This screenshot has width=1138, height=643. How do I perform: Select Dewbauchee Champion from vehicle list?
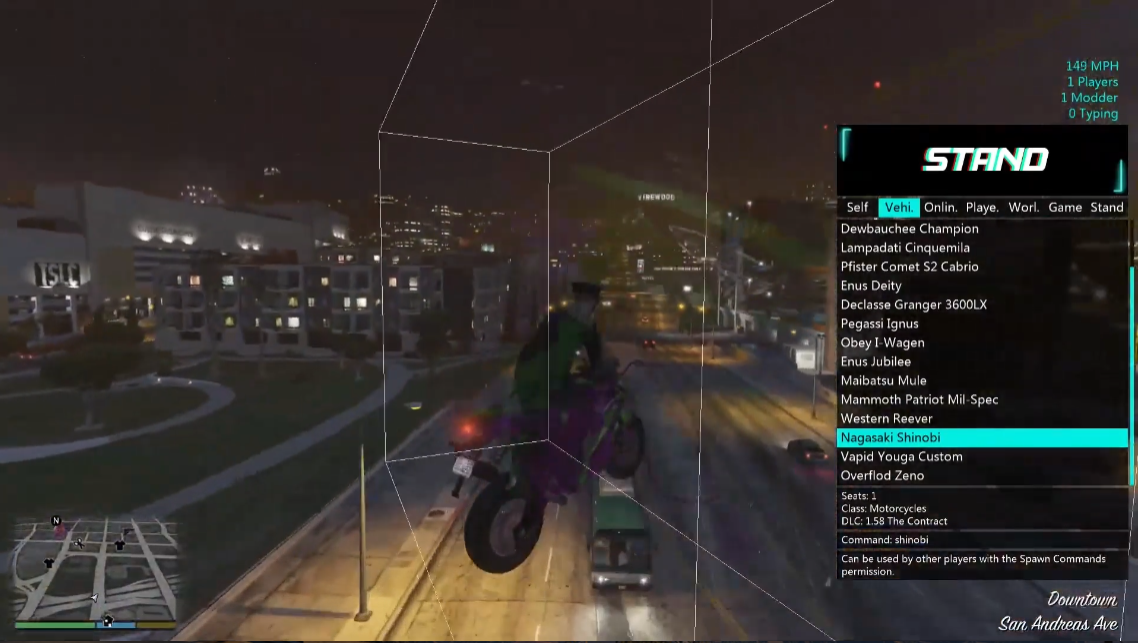(x=909, y=229)
